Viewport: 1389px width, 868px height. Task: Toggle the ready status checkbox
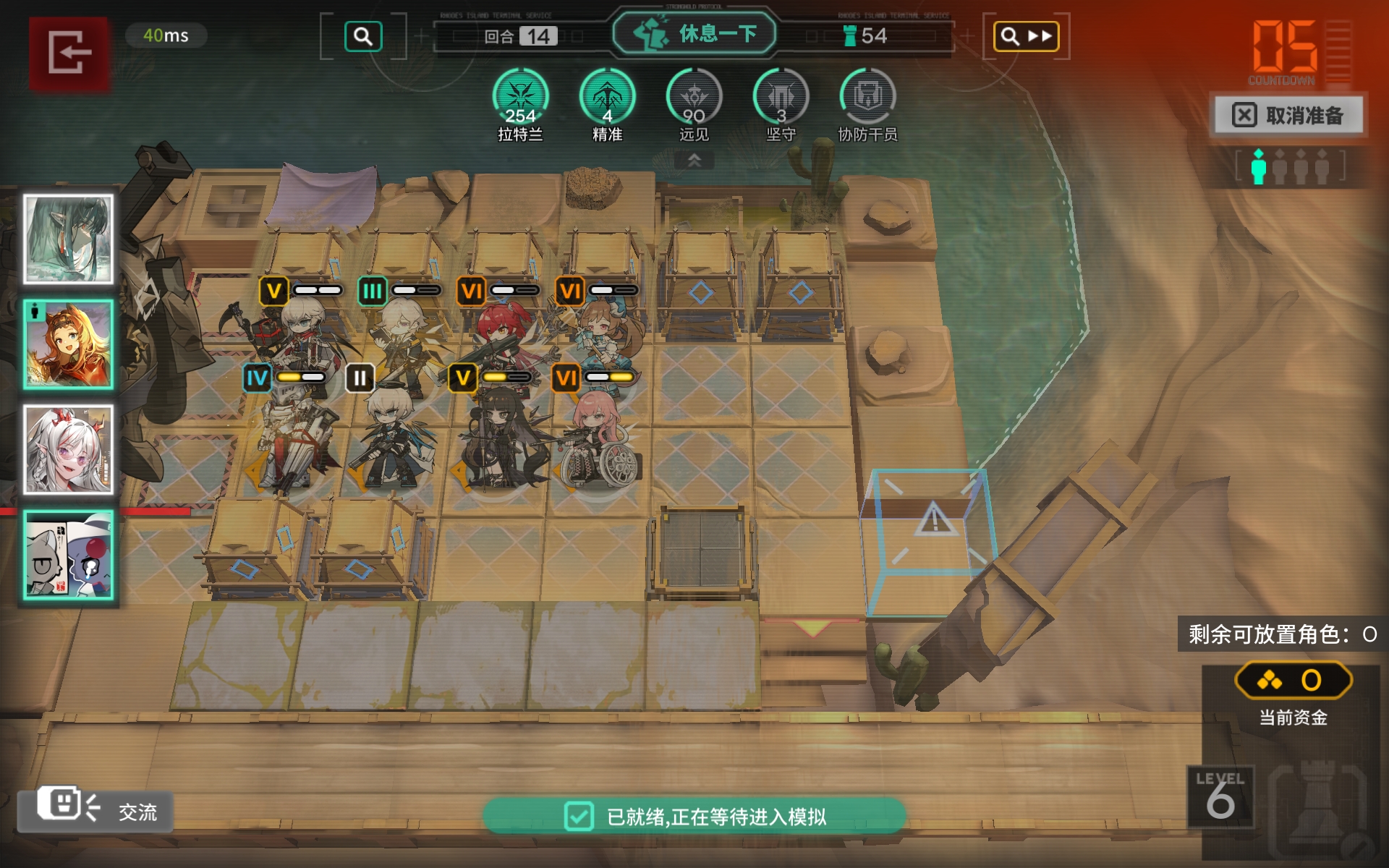pos(579,817)
